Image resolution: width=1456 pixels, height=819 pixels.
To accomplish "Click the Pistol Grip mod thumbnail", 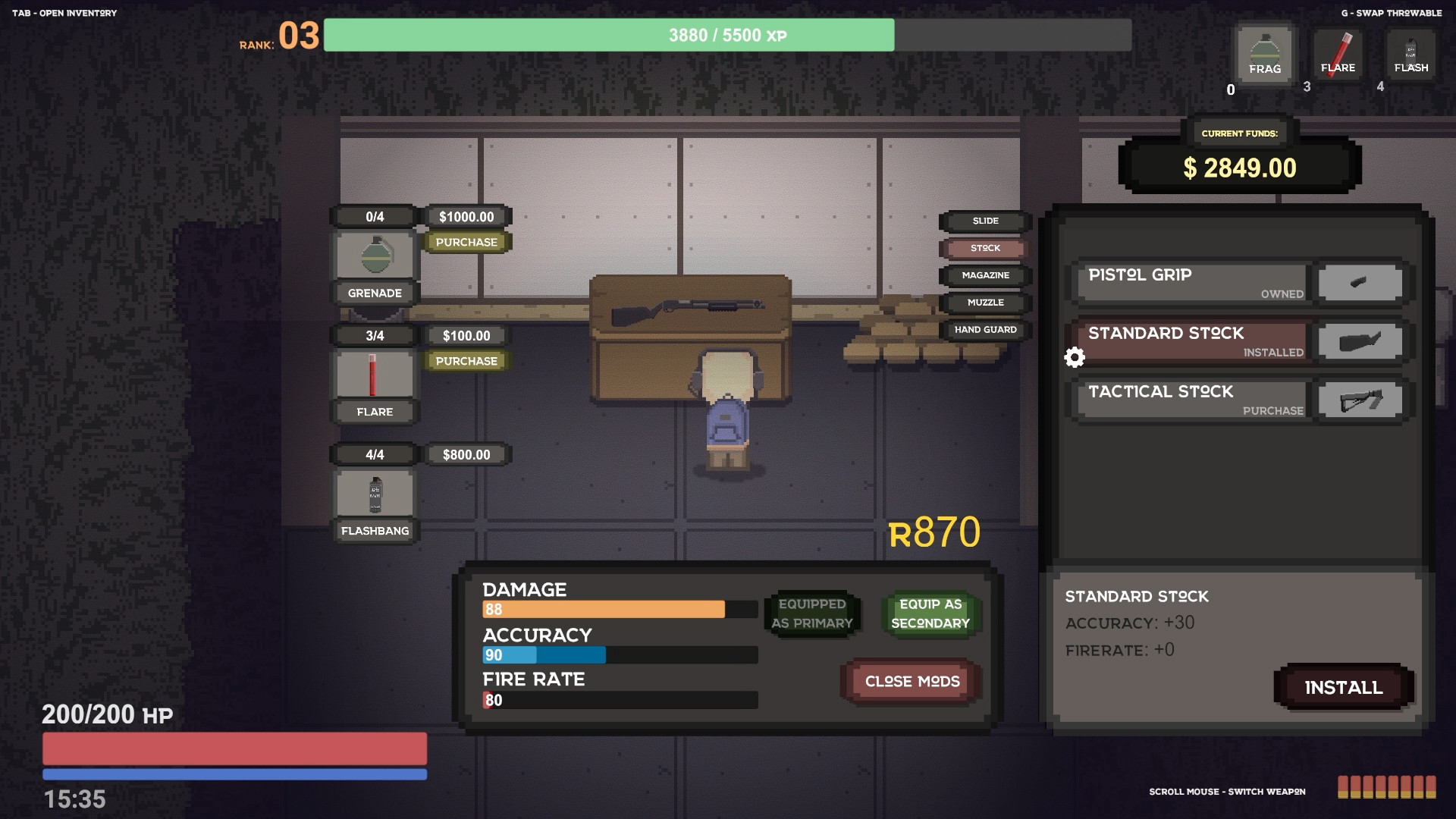I will pyautogui.click(x=1360, y=282).
